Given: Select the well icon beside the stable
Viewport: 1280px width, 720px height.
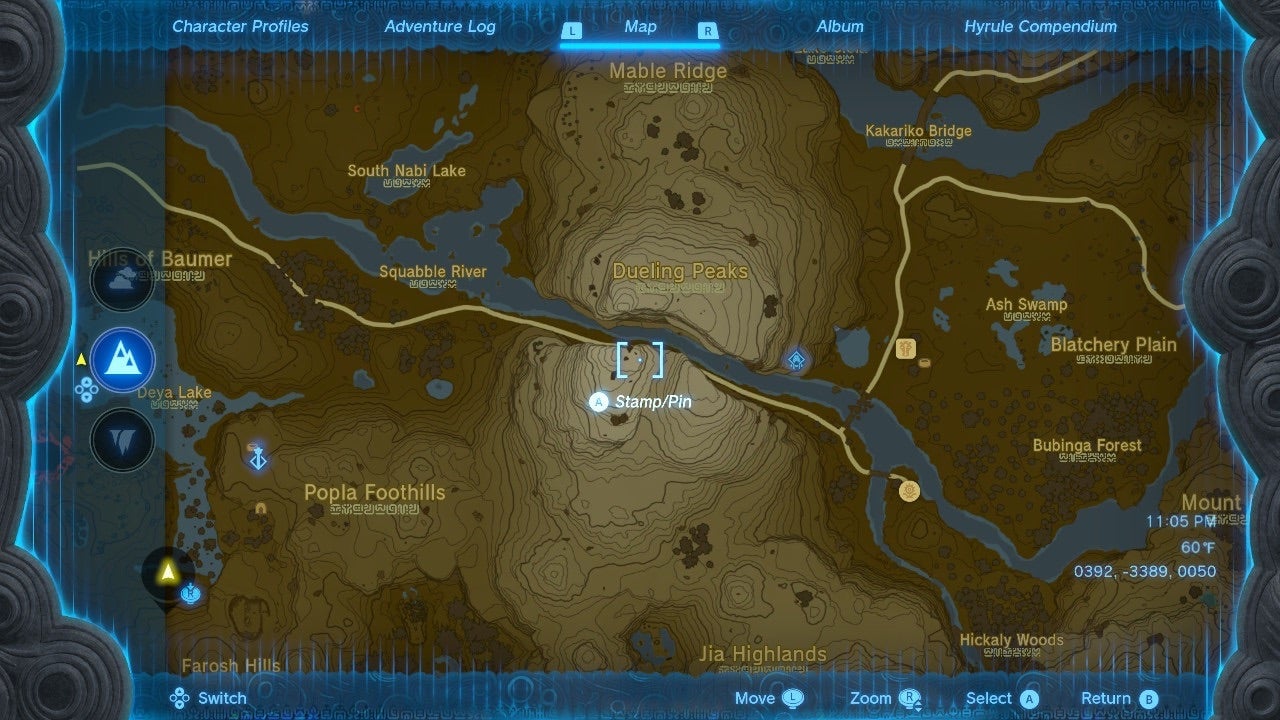Looking at the screenshot, I should [923, 363].
